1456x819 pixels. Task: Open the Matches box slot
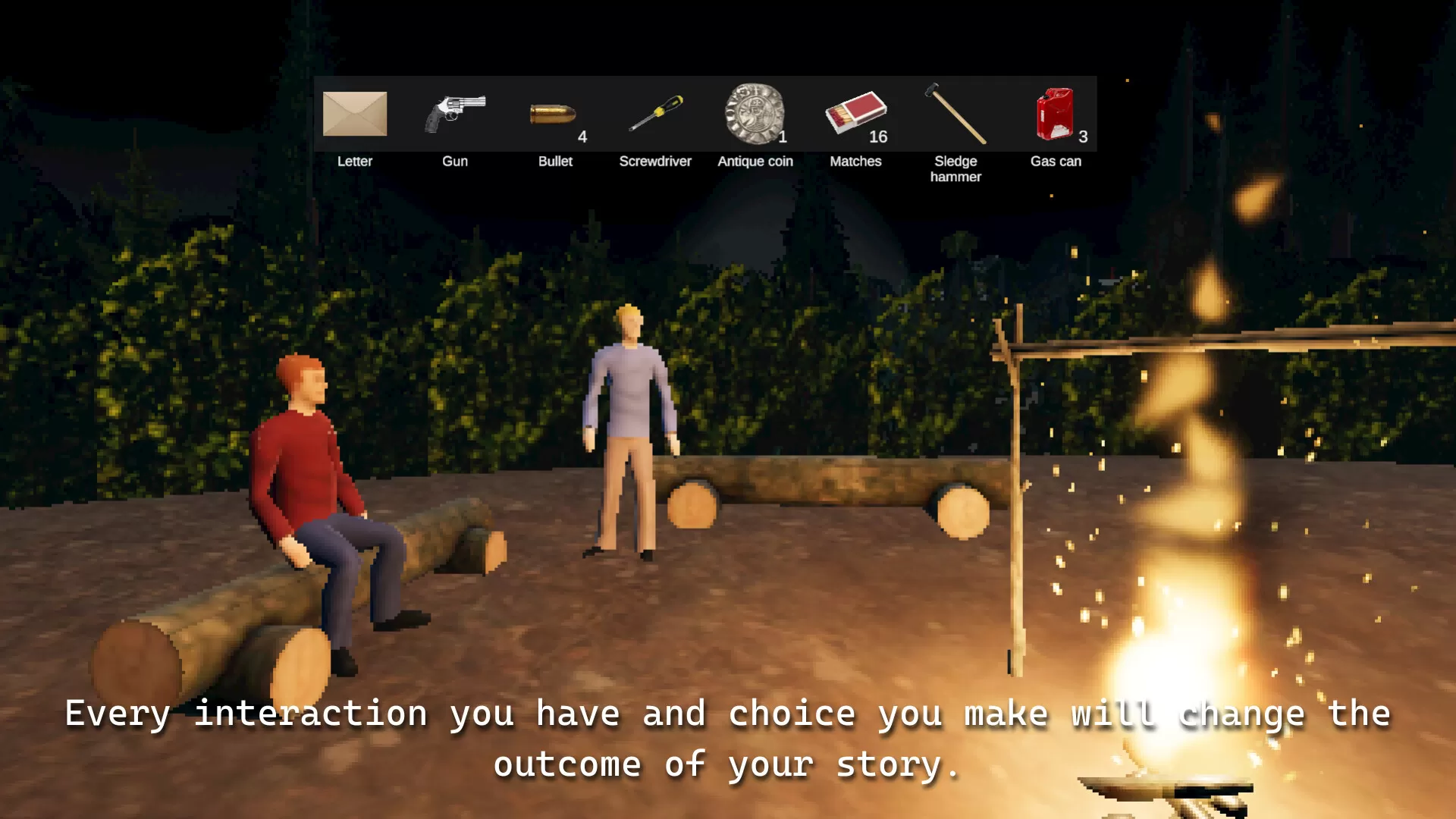click(x=855, y=115)
